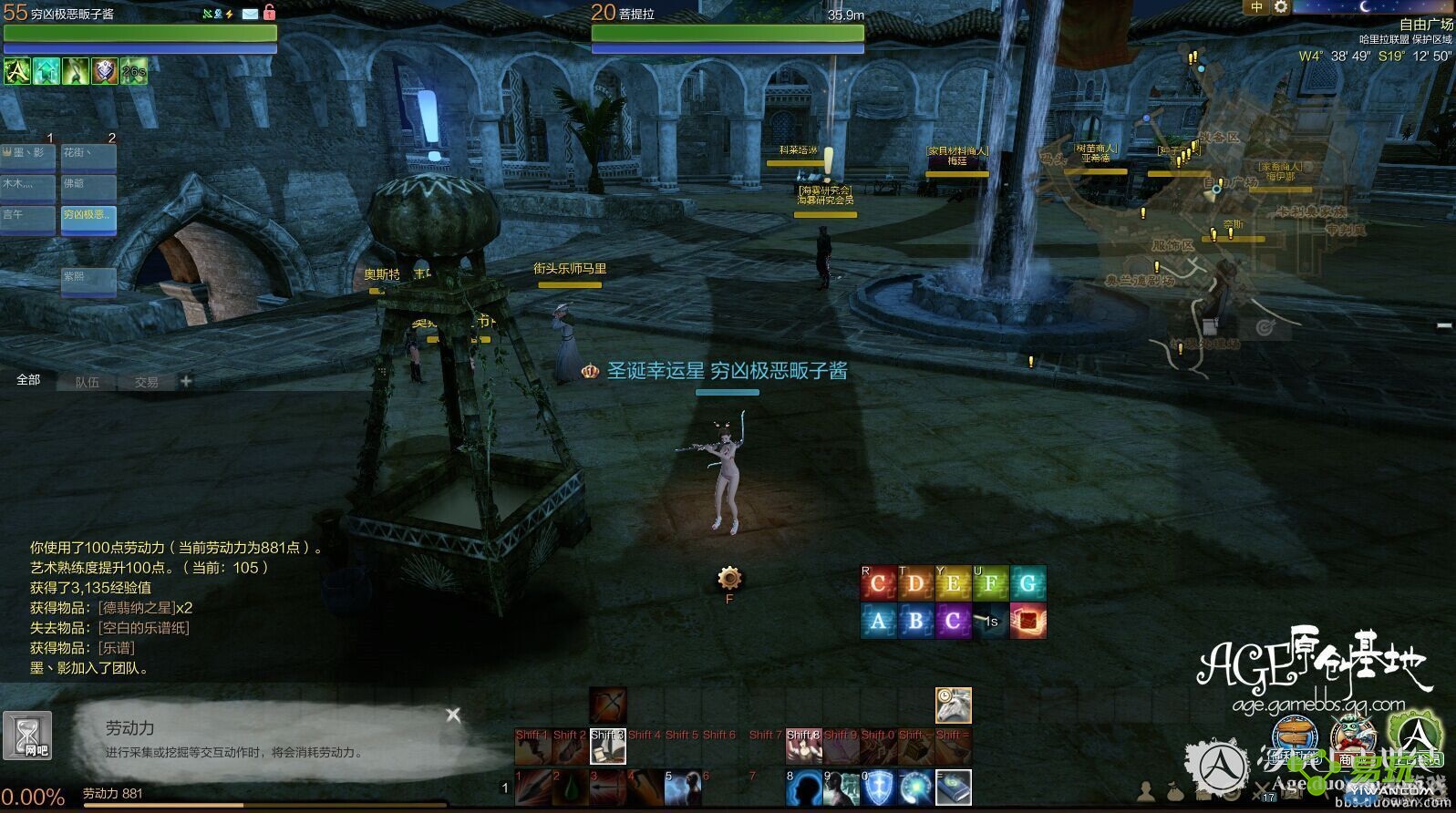This screenshot has height=813, width=1456.
Task: Add a new chat tab with plus
Action: pyautogui.click(x=186, y=381)
